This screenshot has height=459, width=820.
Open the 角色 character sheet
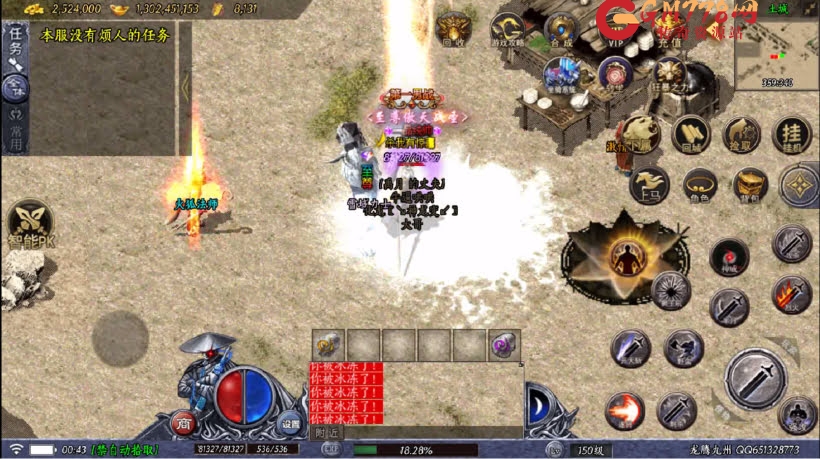point(699,185)
